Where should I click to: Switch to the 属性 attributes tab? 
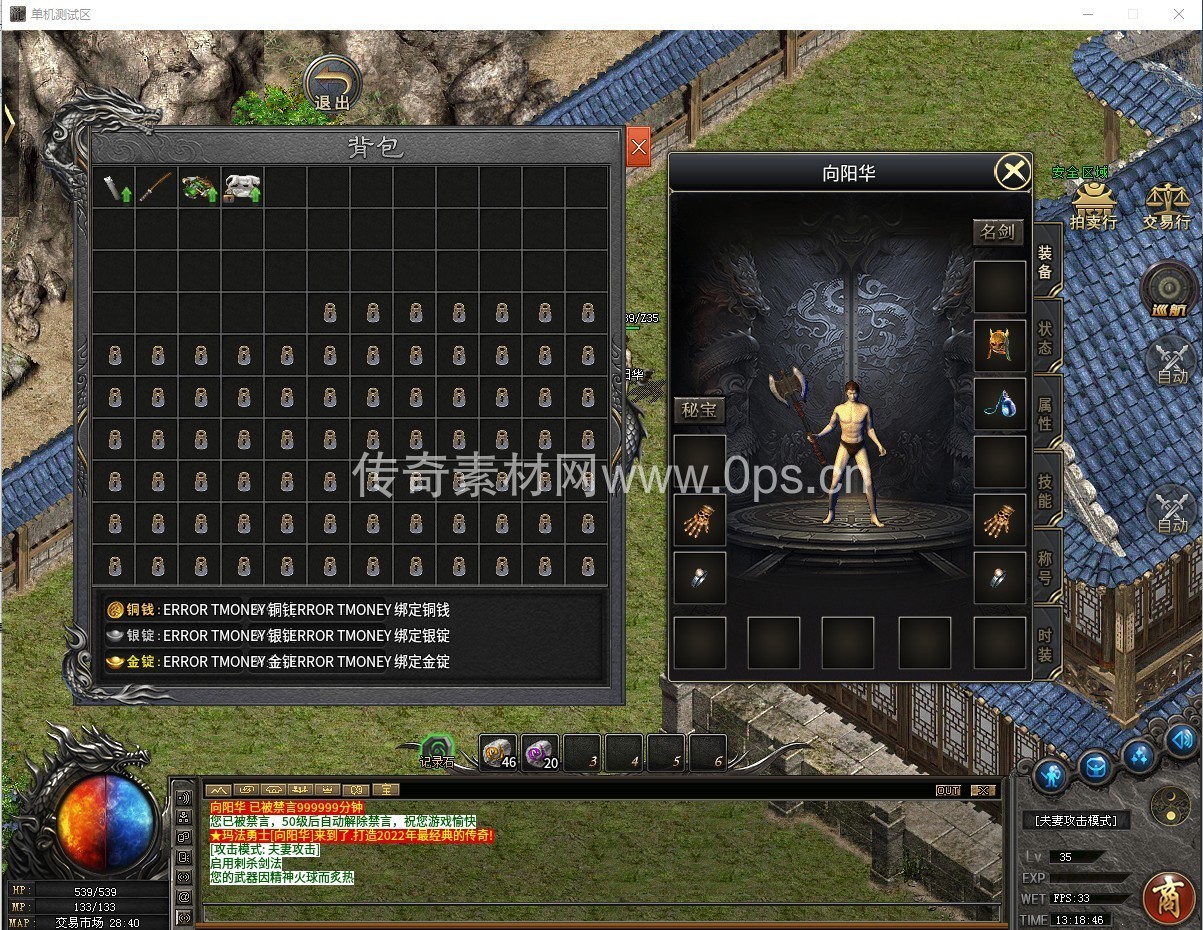pos(1045,413)
